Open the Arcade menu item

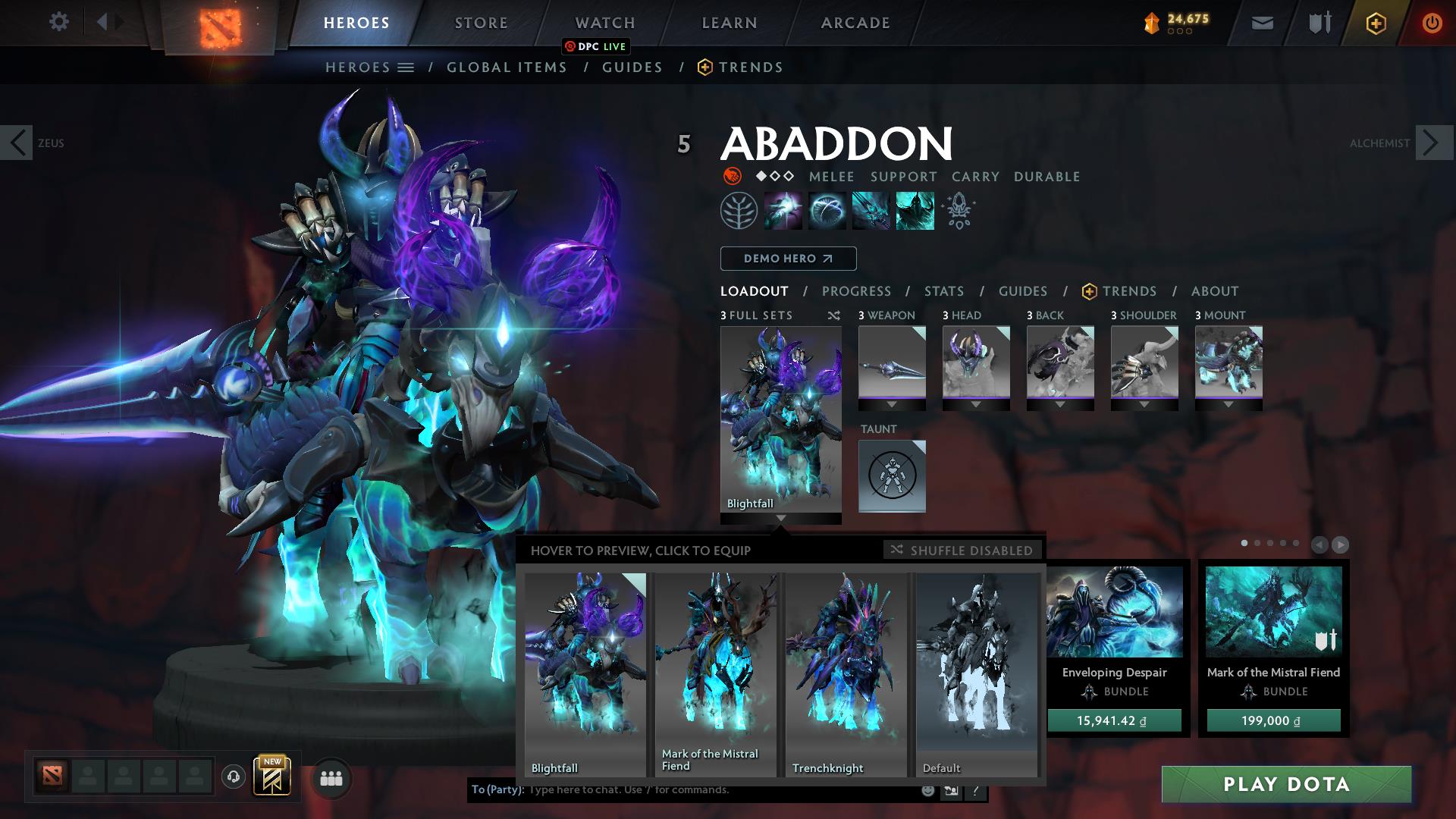pyautogui.click(x=855, y=23)
